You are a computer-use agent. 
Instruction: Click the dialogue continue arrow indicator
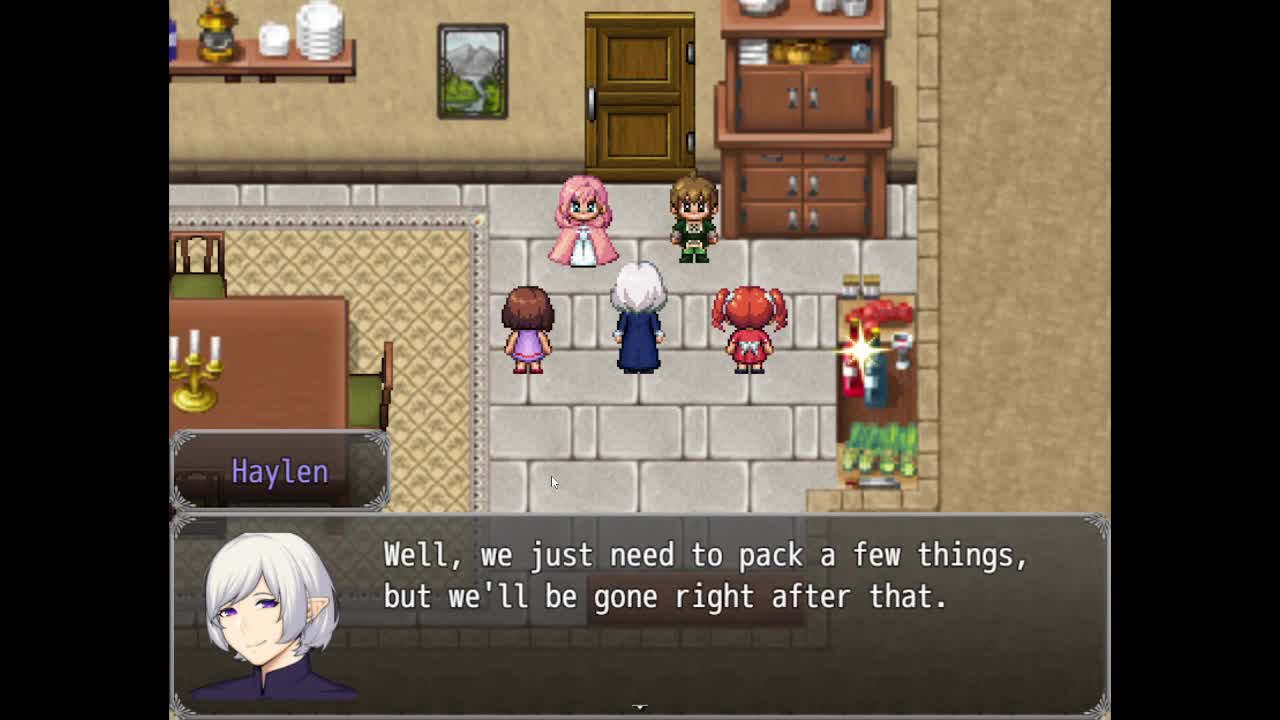pos(640,707)
